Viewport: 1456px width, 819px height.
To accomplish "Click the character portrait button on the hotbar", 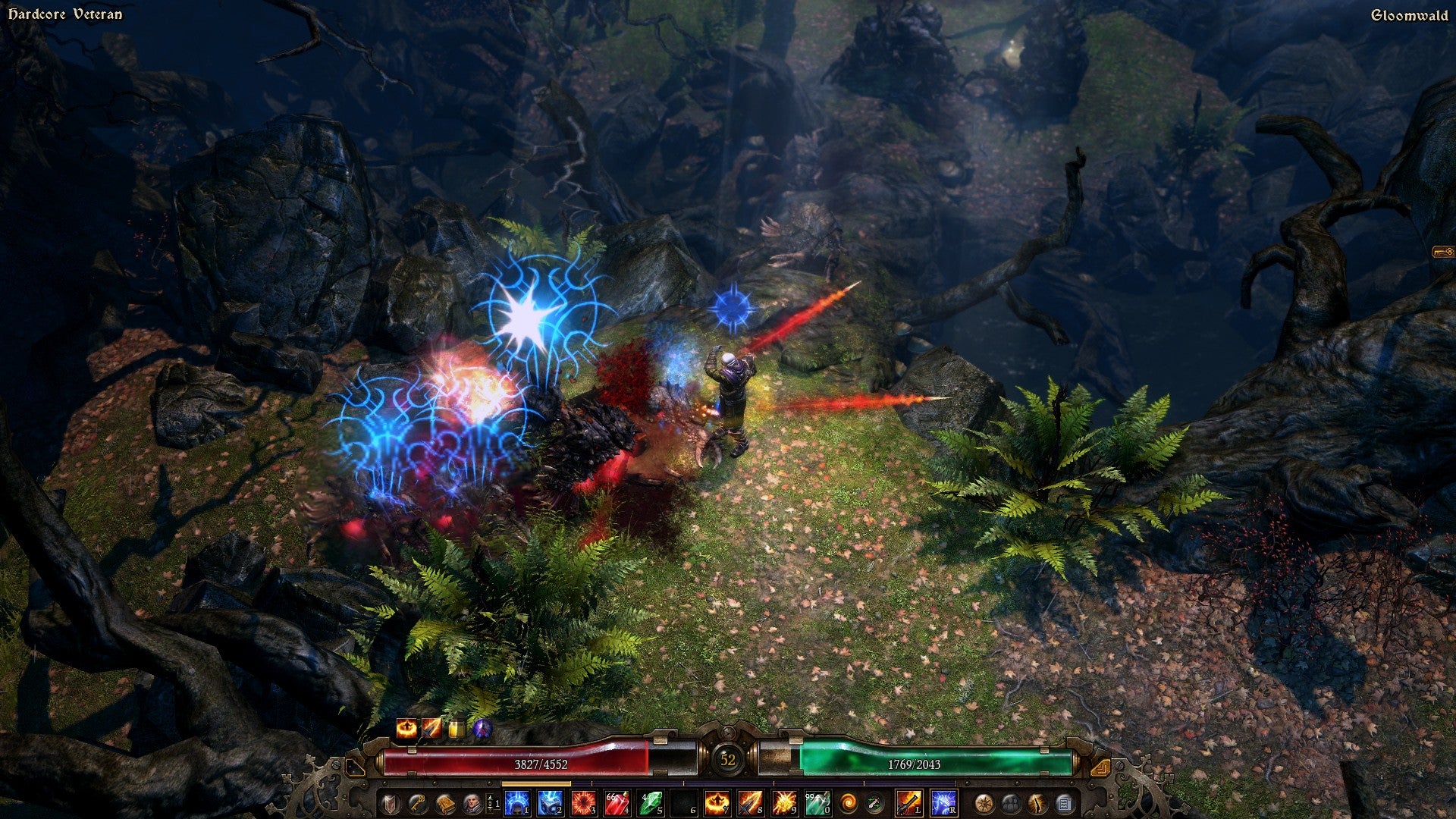I will [472, 803].
